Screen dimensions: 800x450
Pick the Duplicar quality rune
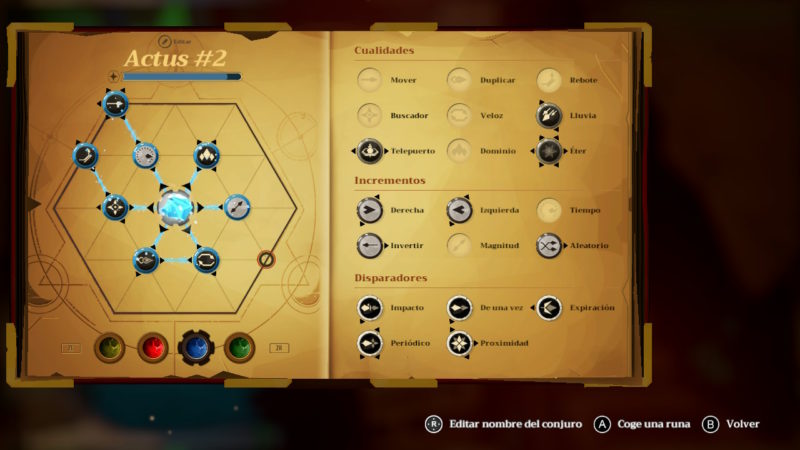pos(459,80)
